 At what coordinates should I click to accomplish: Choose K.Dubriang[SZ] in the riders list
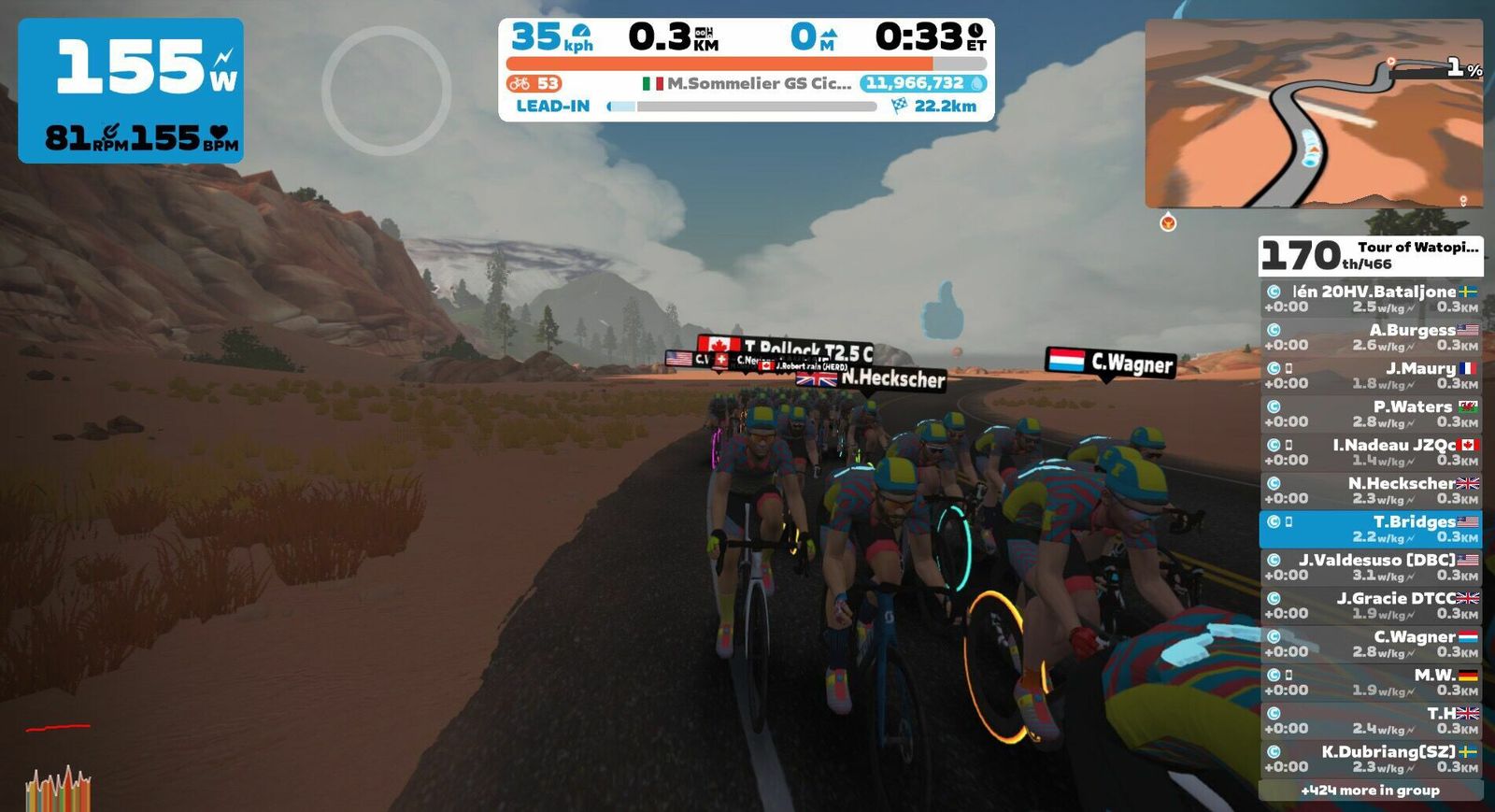(1371, 759)
